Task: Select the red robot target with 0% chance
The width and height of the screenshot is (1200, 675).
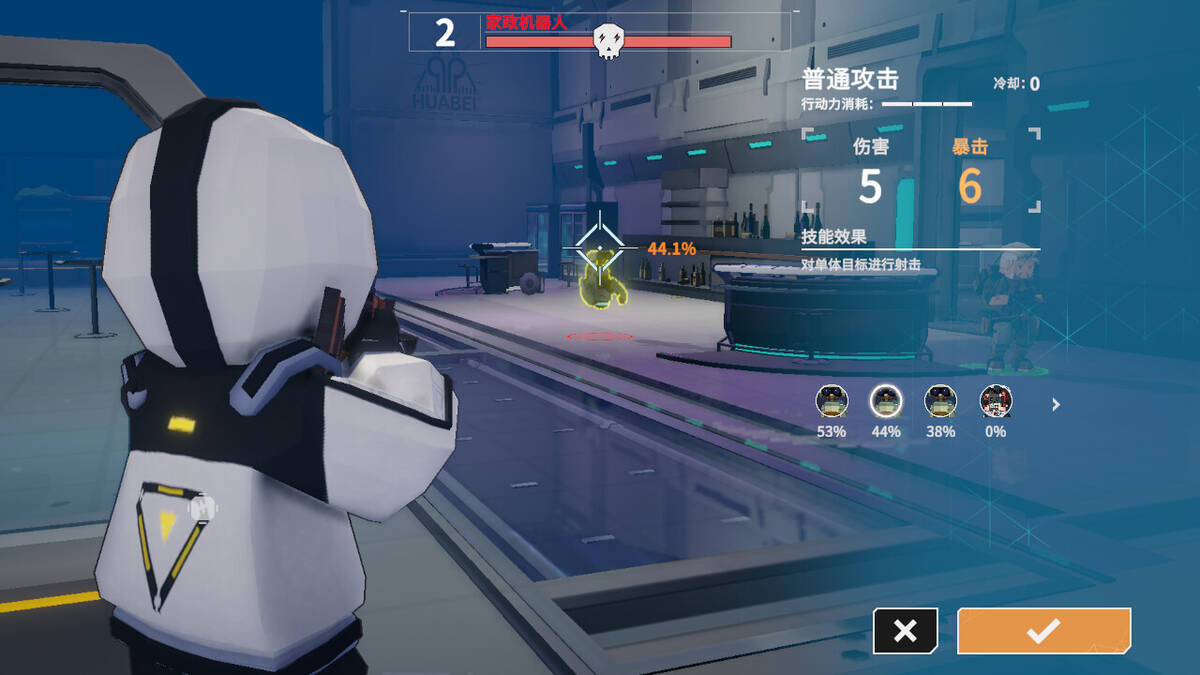Action: [995, 401]
